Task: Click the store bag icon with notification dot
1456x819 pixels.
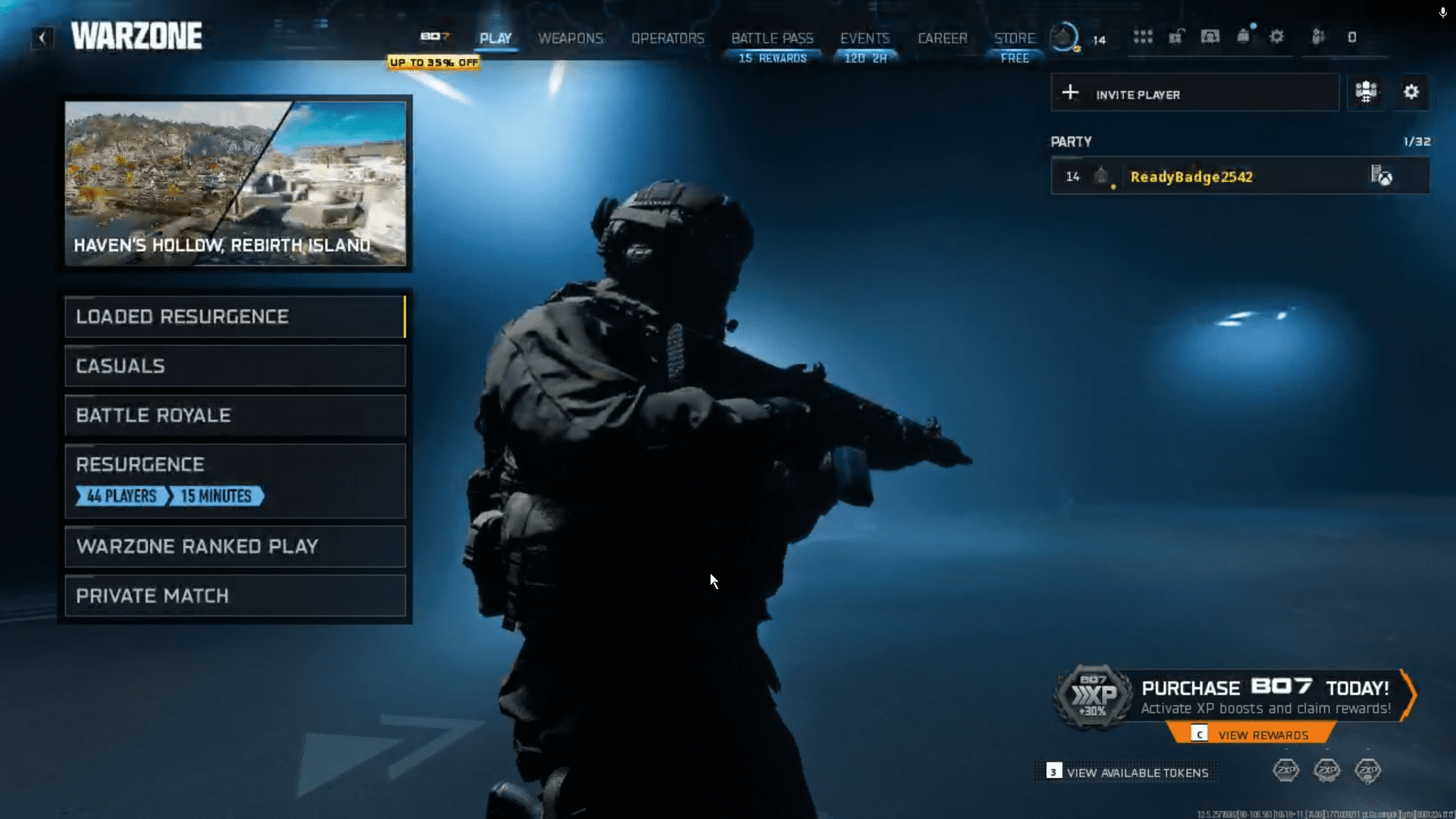Action: [1244, 36]
